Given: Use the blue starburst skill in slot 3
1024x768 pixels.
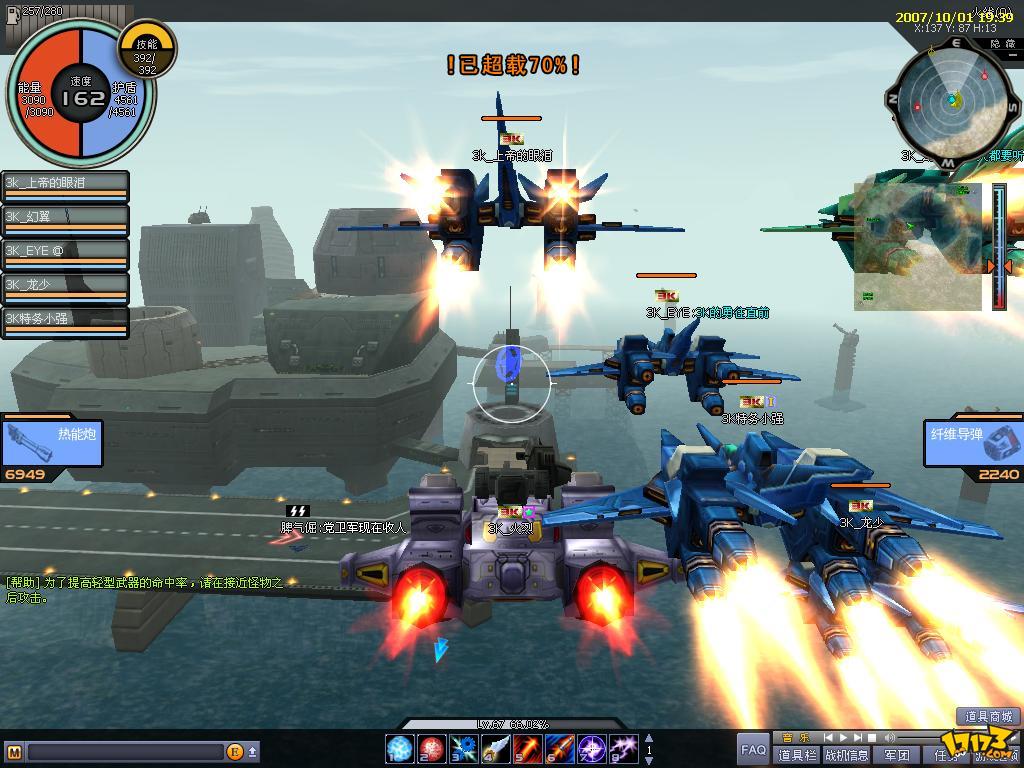Looking at the screenshot, I should (x=463, y=747).
